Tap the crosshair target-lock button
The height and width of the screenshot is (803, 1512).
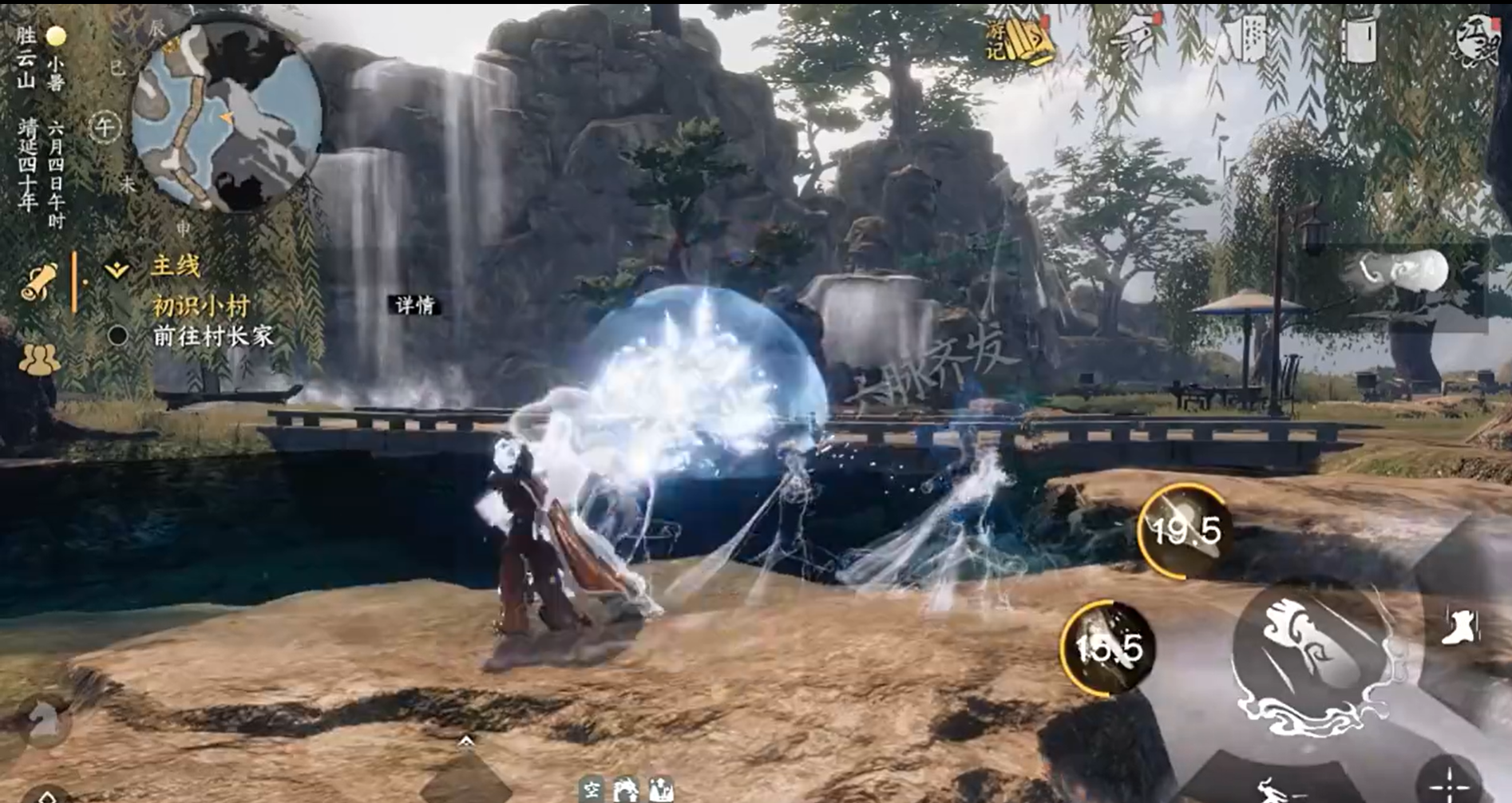[1449, 784]
